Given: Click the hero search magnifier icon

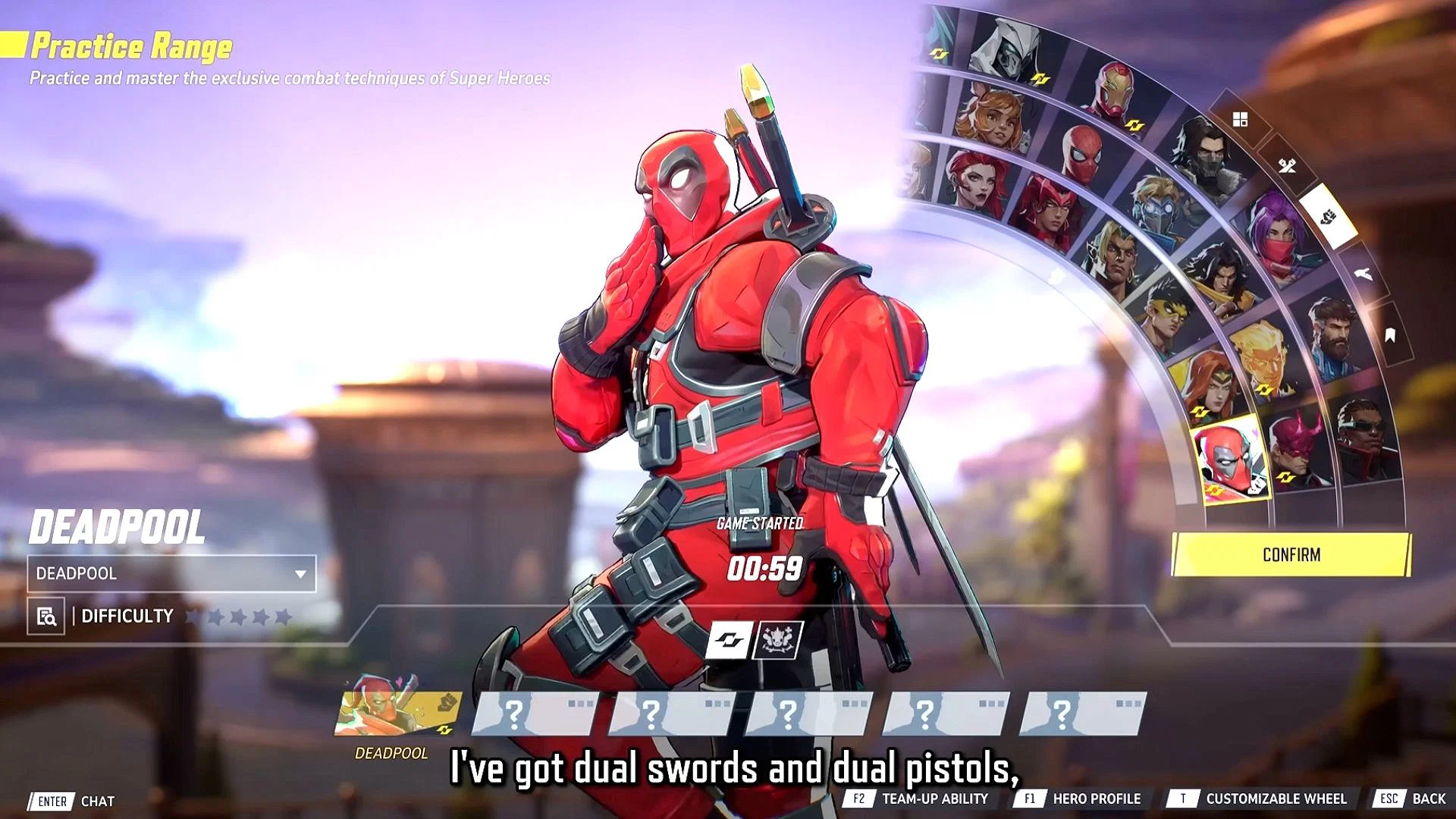Looking at the screenshot, I should tap(47, 617).
